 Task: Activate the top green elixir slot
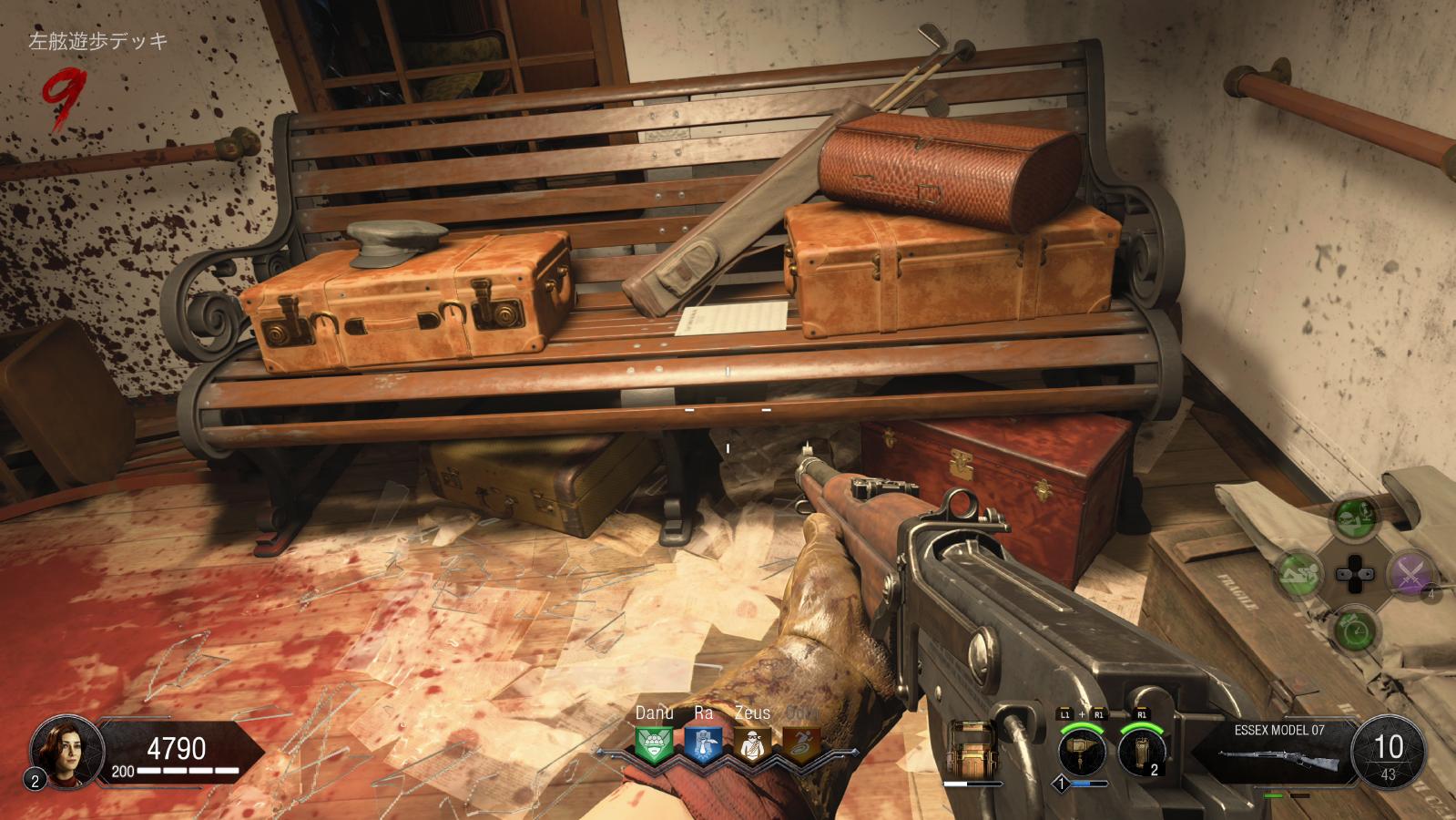coord(1354,519)
